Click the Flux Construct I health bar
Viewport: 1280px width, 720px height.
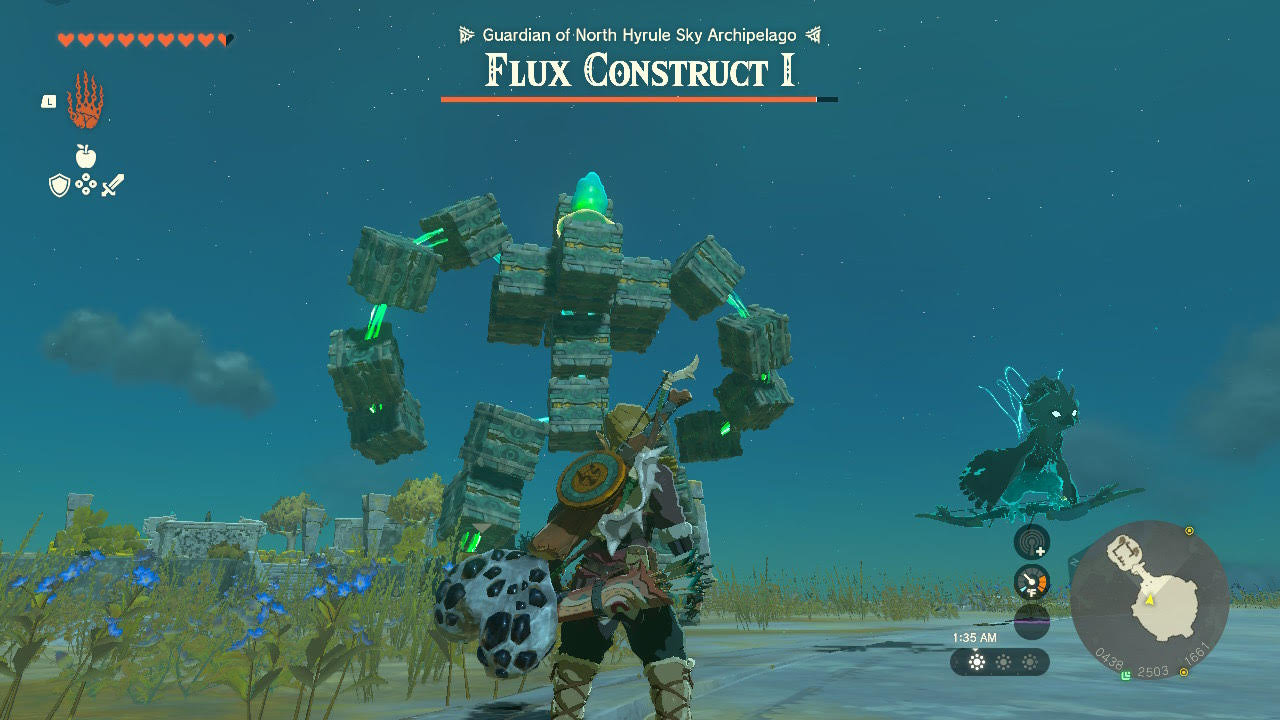(x=640, y=98)
